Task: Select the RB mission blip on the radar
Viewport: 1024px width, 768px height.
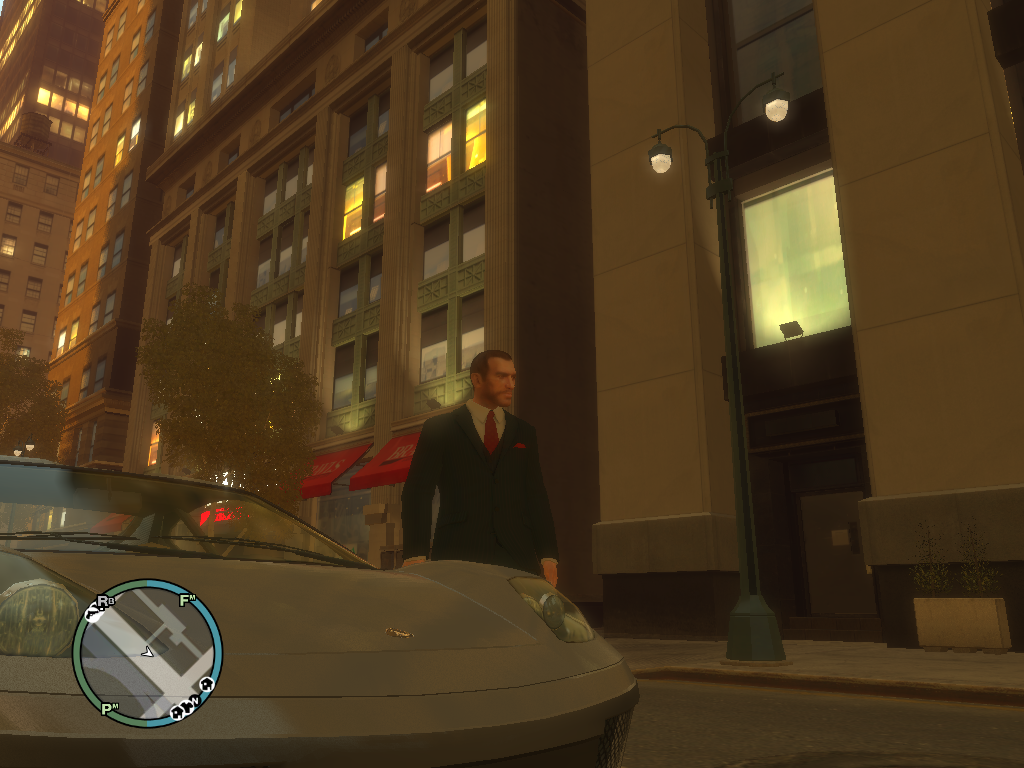Action: (105, 602)
